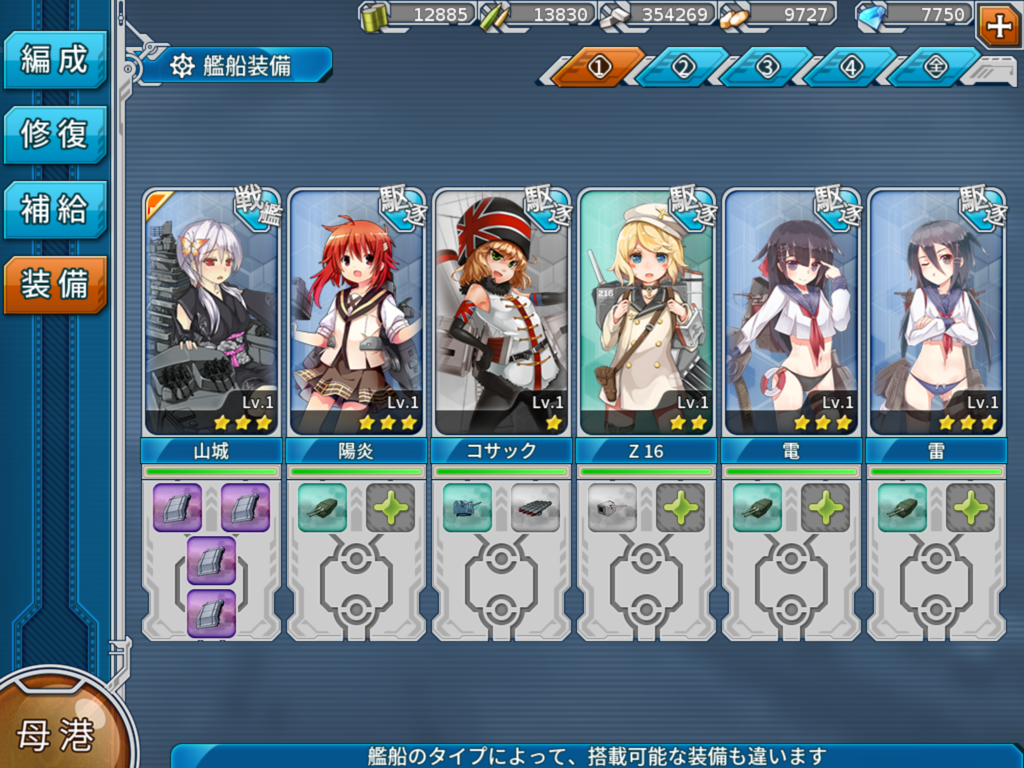Image resolution: width=1024 pixels, height=768 pixels.
Task: Pick the Z16 ship card
Action: point(646,311)
